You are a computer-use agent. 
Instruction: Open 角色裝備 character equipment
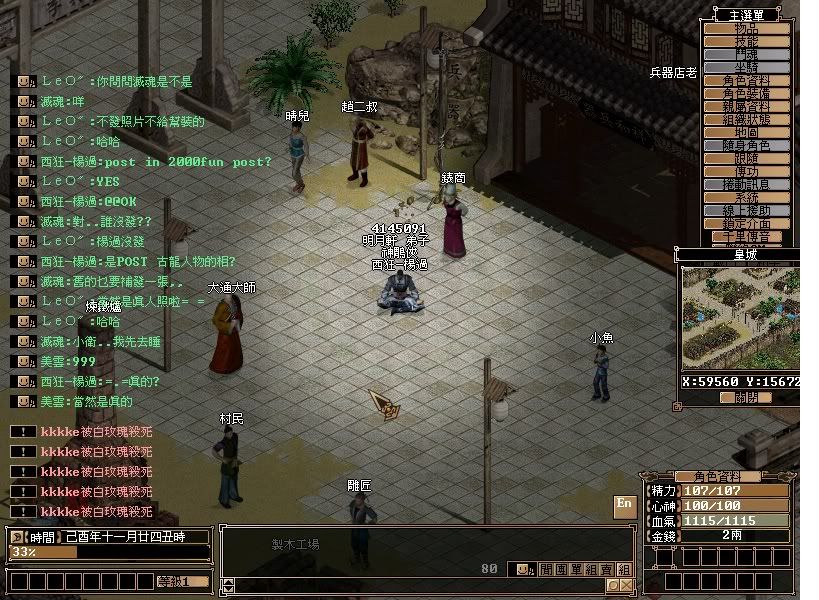(747, 94)
